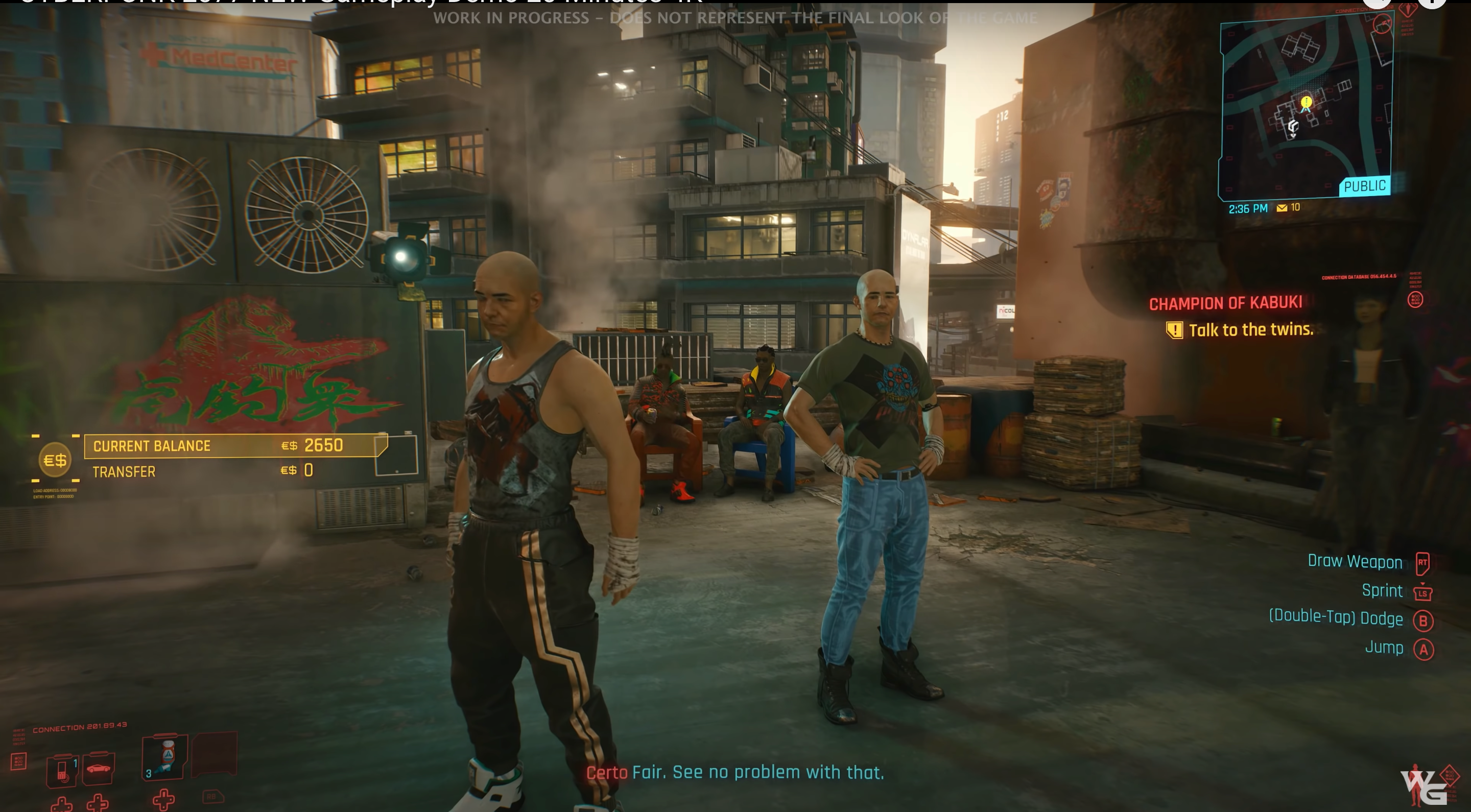Click the exclamation icon beside Talk to the twins
1471x812 pixels.
click(x=1175, y=329)
